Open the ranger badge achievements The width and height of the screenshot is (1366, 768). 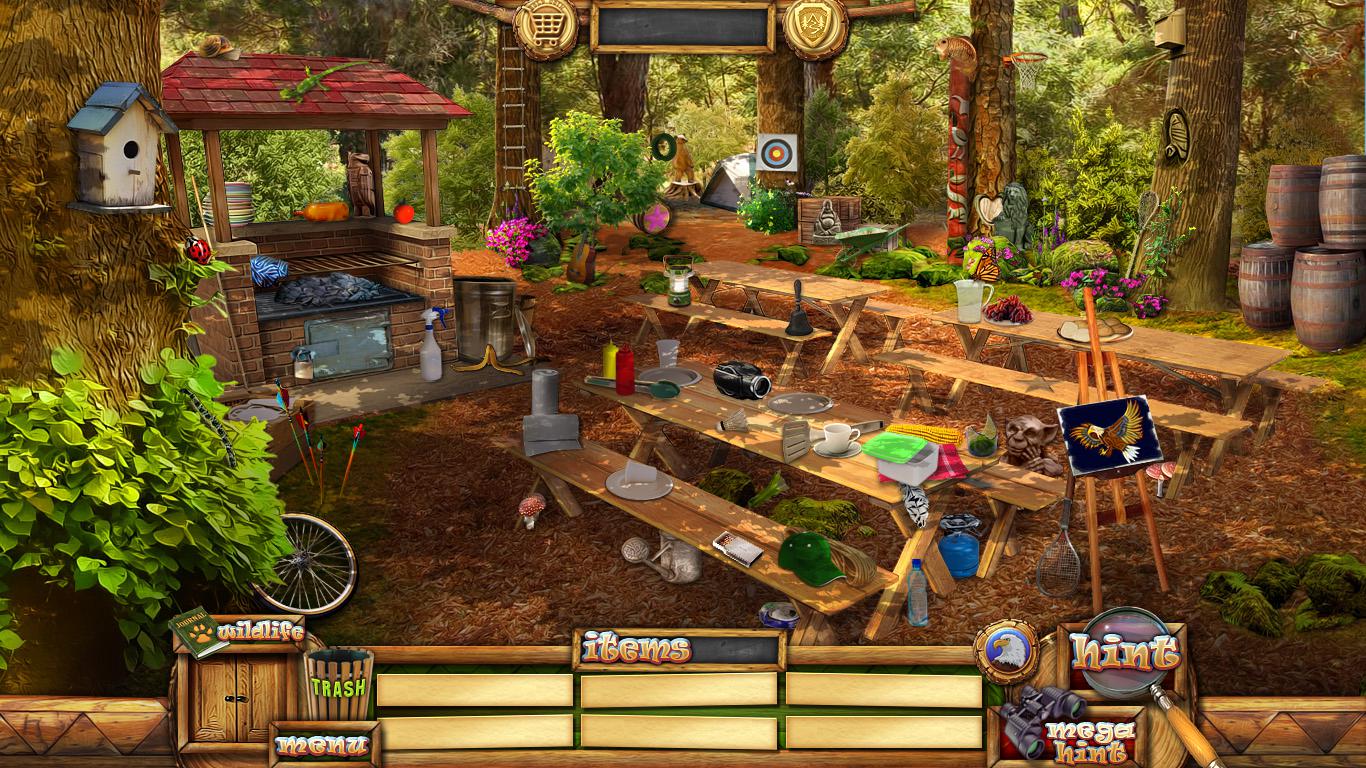tap(815, 27)
